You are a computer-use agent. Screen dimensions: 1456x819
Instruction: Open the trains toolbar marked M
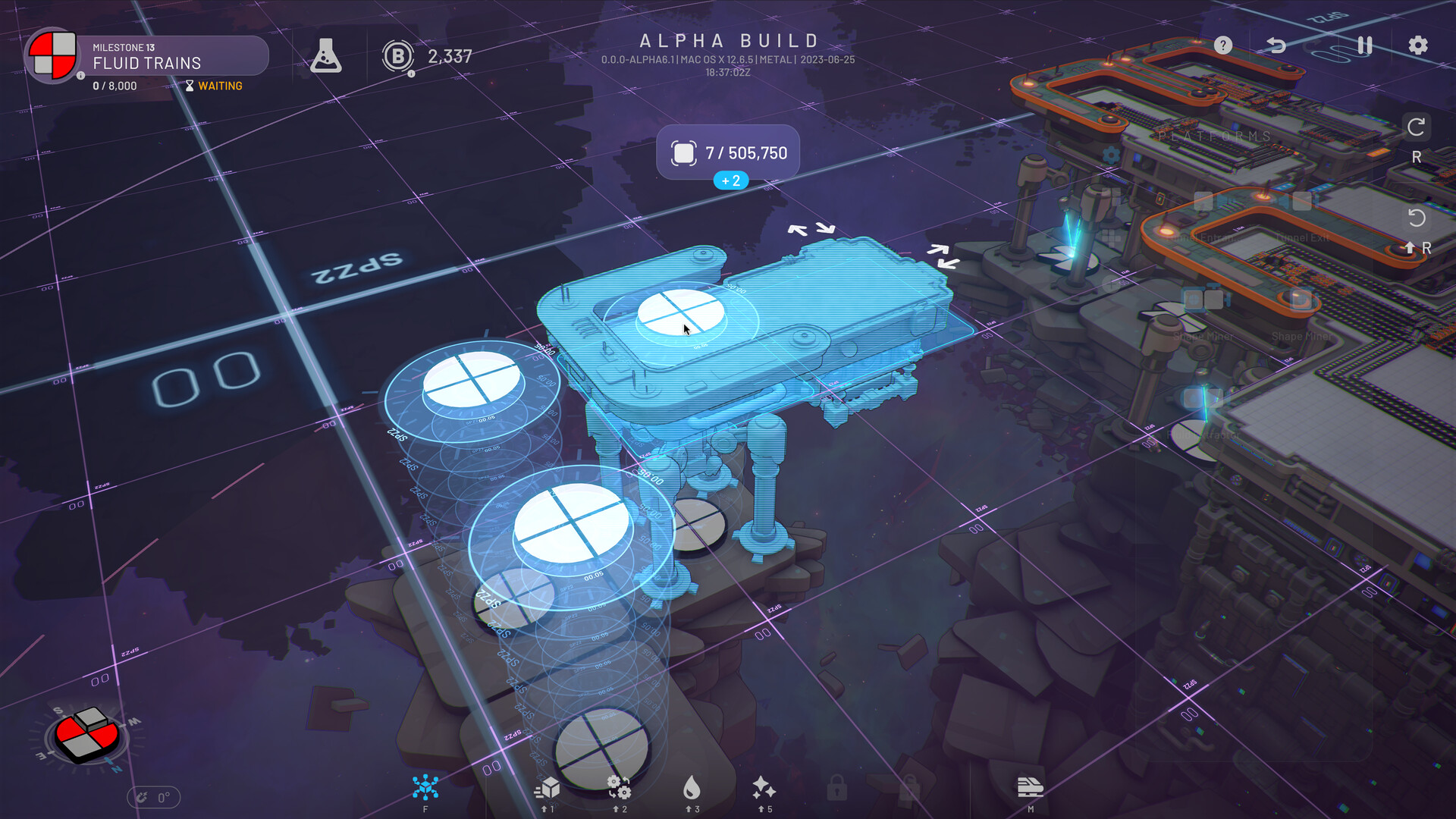click(1028, 787)
